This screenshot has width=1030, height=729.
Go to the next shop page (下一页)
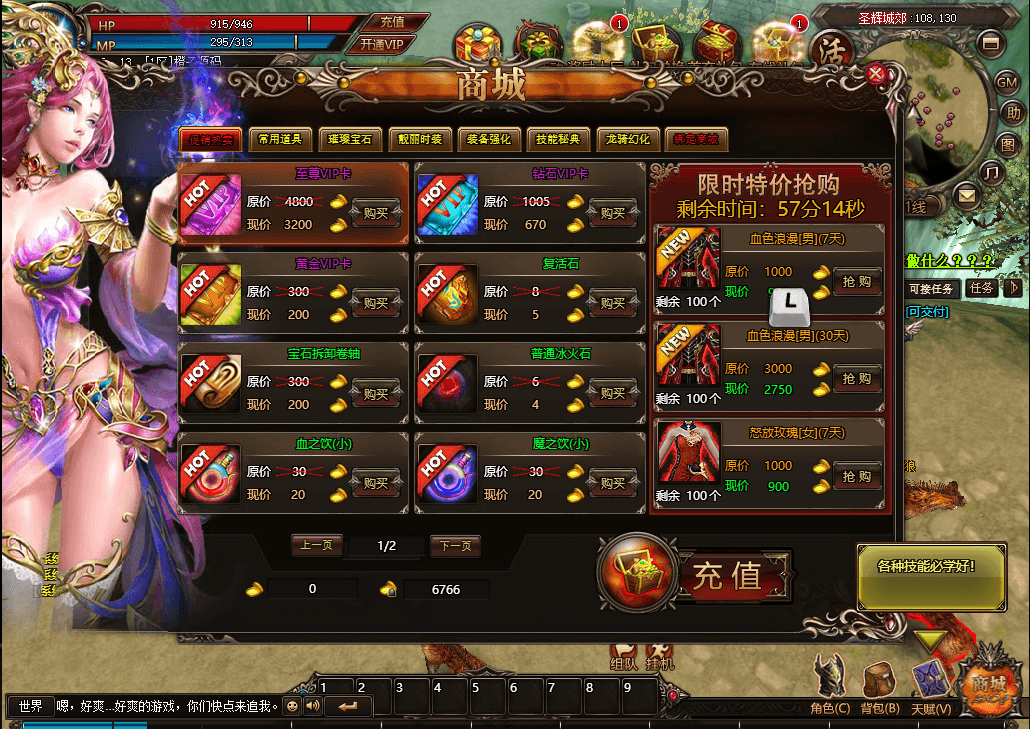(x=455, y=546)
